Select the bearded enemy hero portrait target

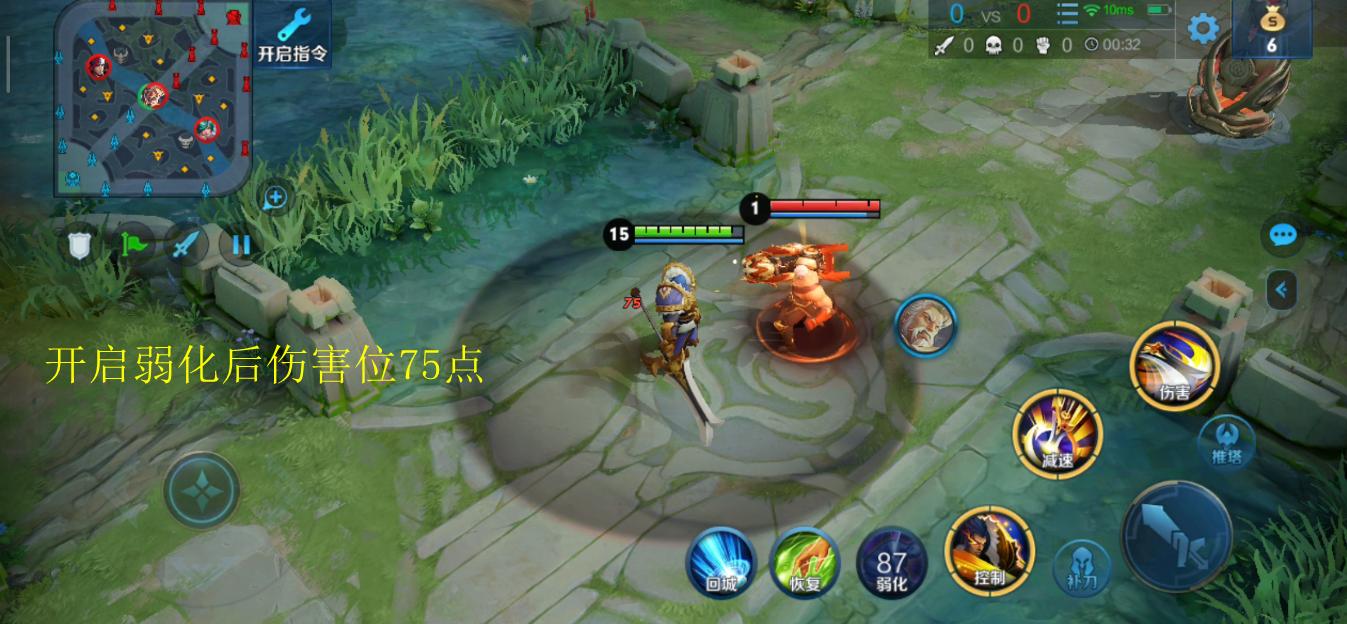pos(925,325)
